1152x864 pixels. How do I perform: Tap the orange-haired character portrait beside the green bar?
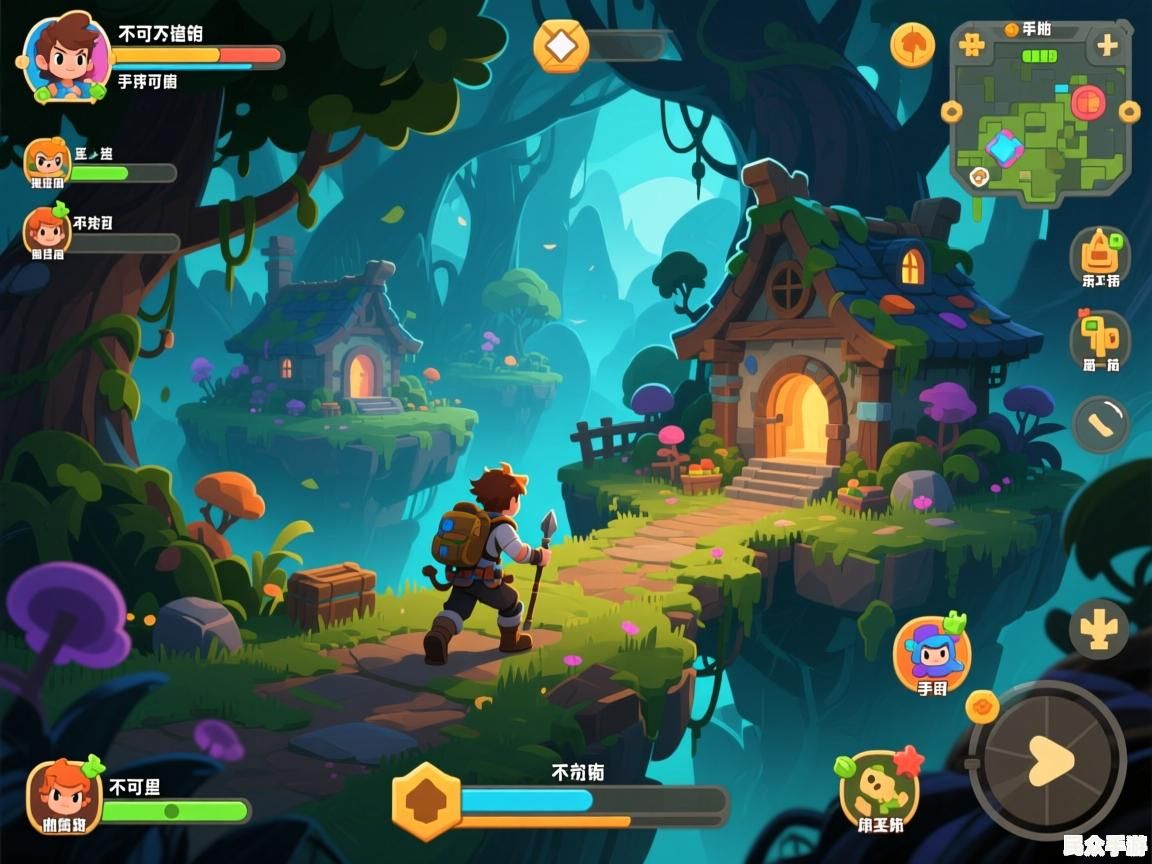tap(65, 795)
